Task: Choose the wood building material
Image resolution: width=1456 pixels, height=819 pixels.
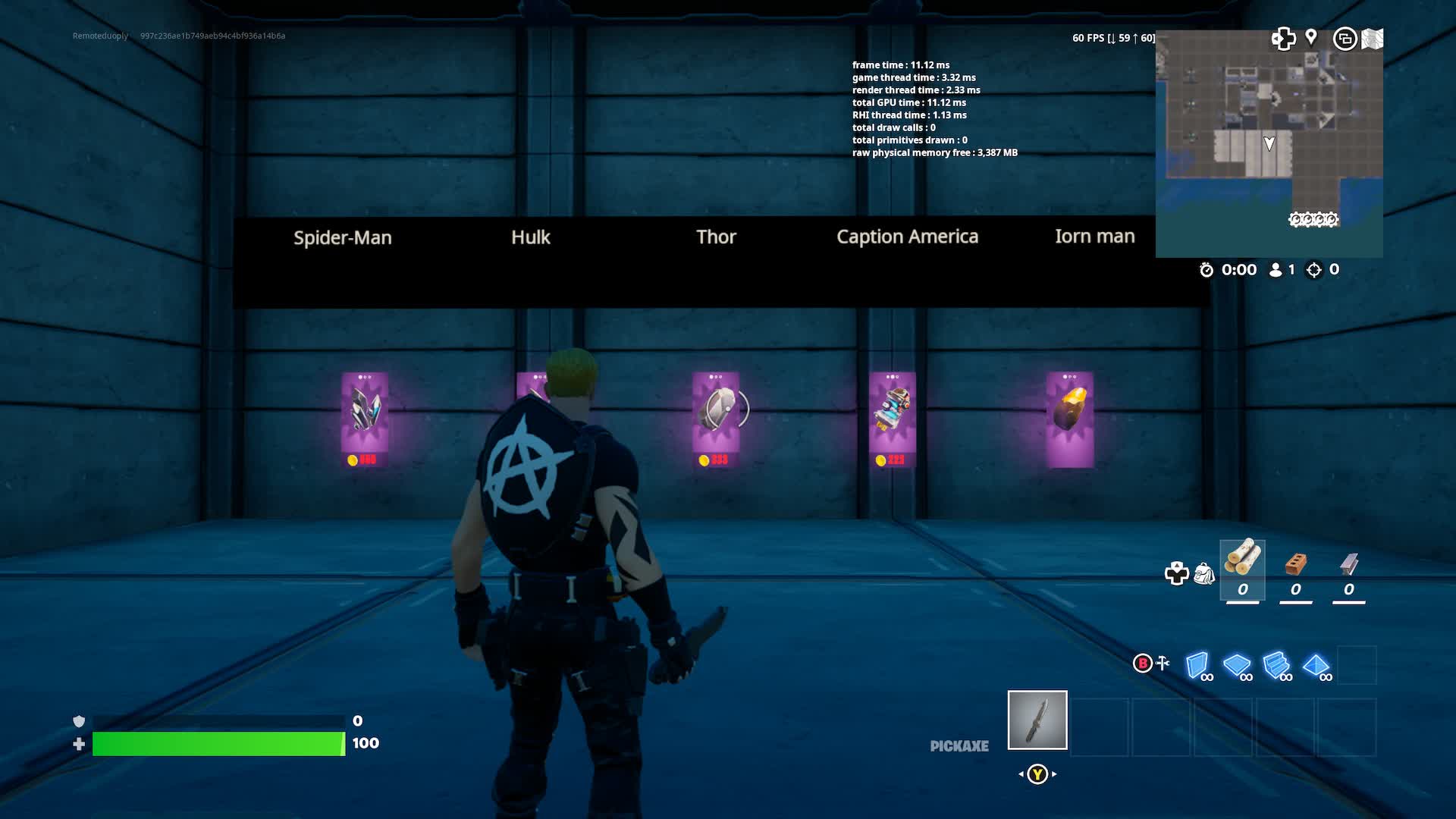Action: (1242, 569)
